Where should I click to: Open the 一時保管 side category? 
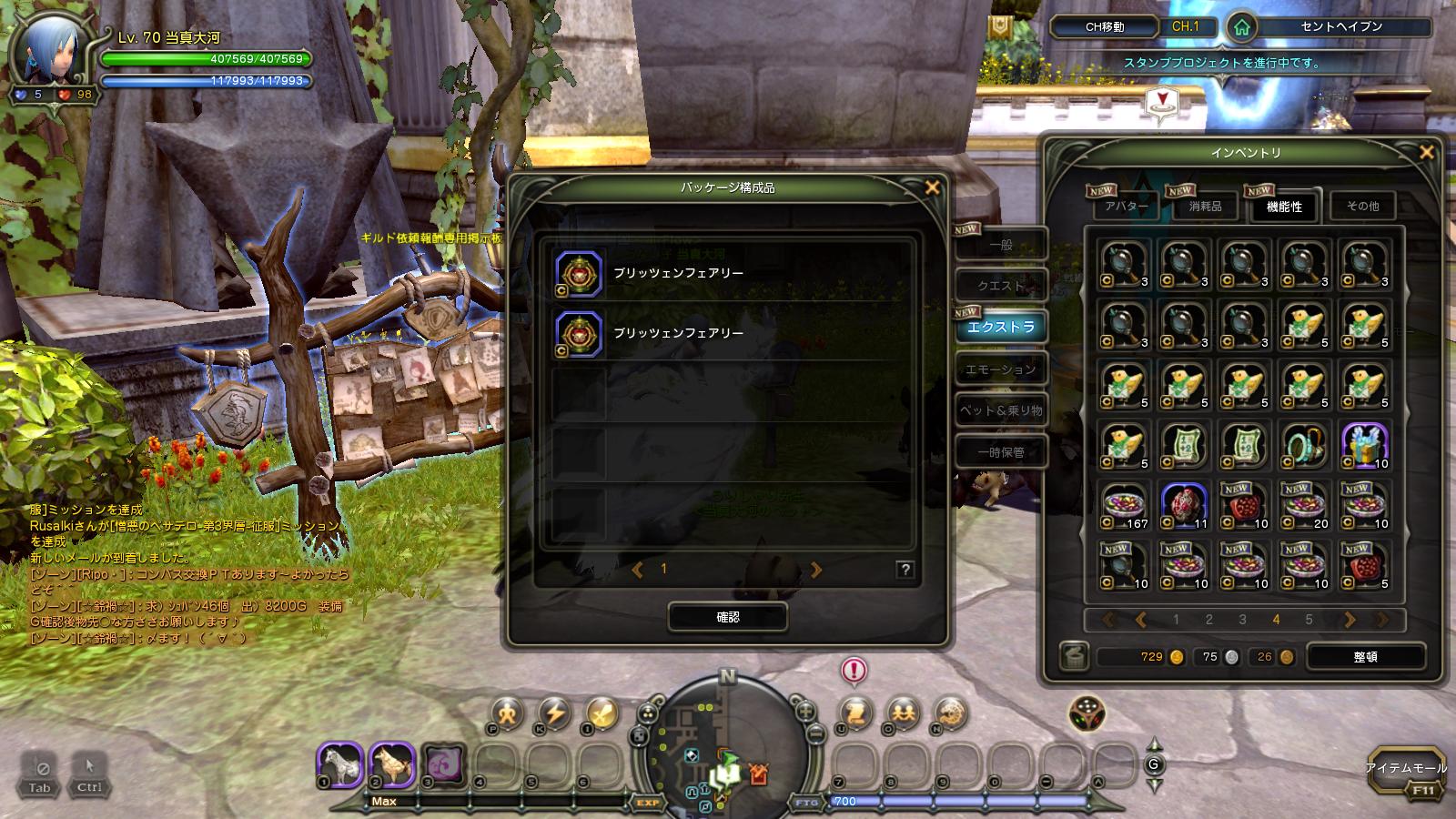[1000, 452]
